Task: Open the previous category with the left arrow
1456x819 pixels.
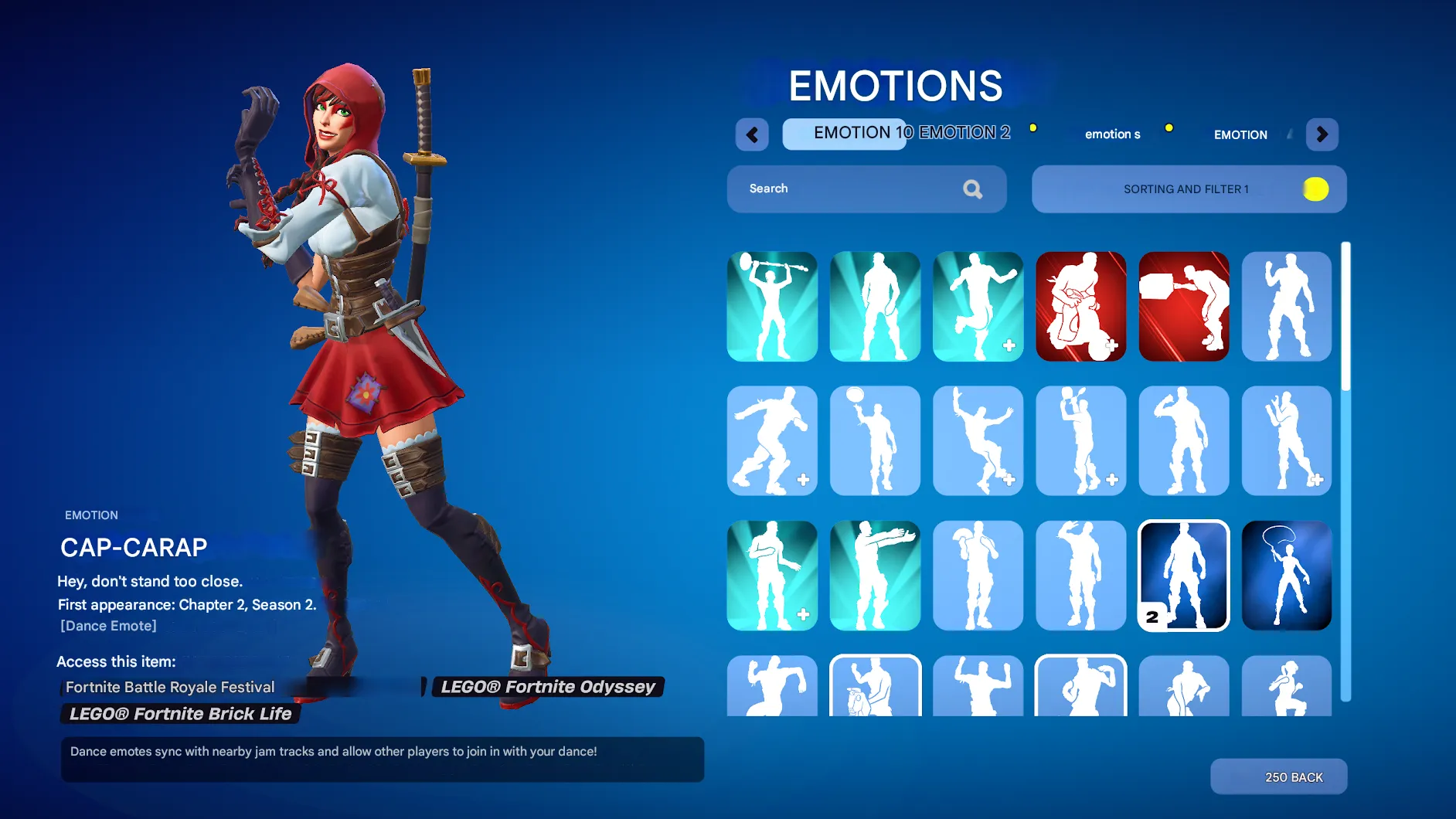Action: (x=752, y=134)
